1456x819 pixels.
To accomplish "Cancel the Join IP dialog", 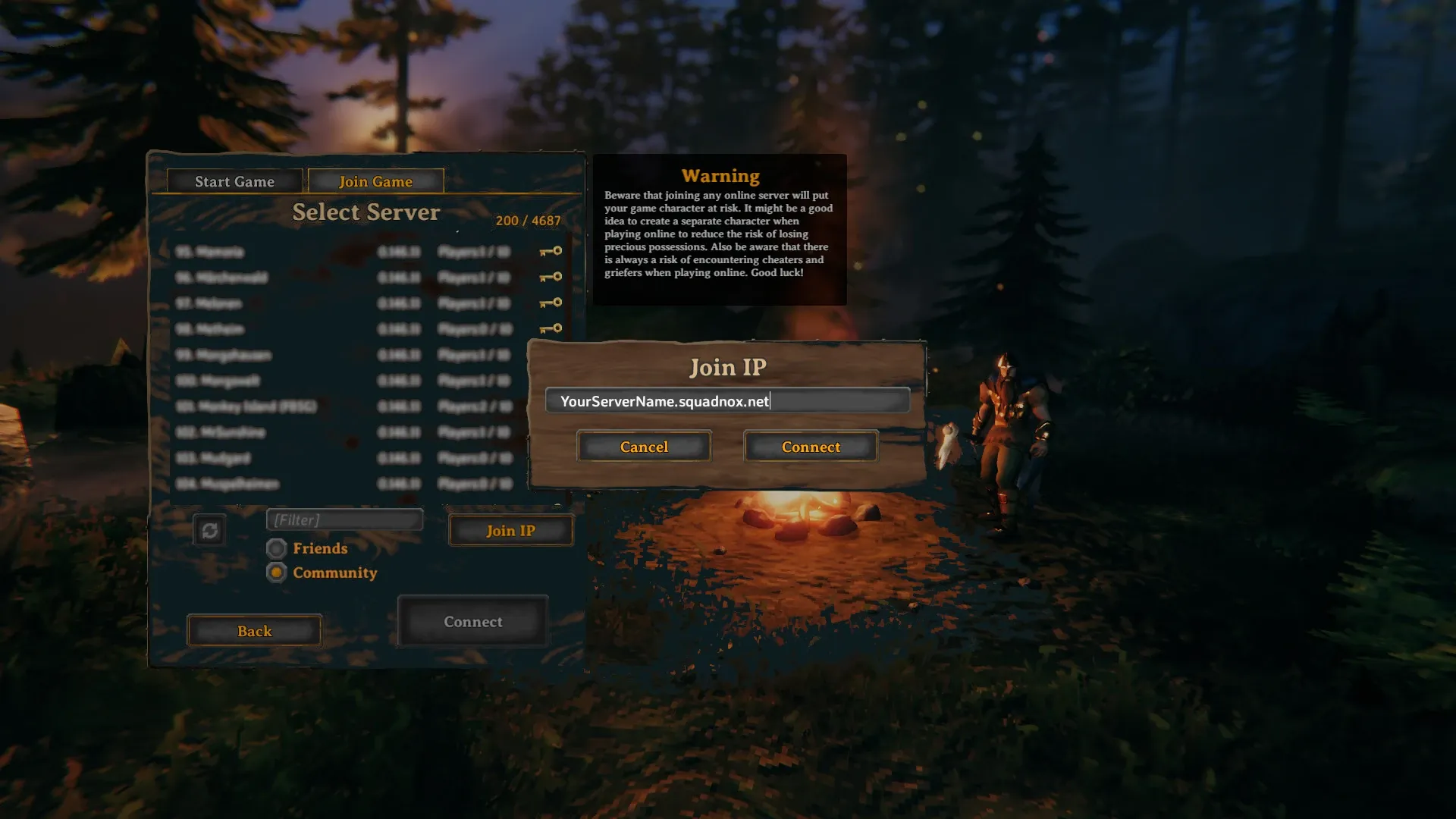I will click(x=644, y=447).
